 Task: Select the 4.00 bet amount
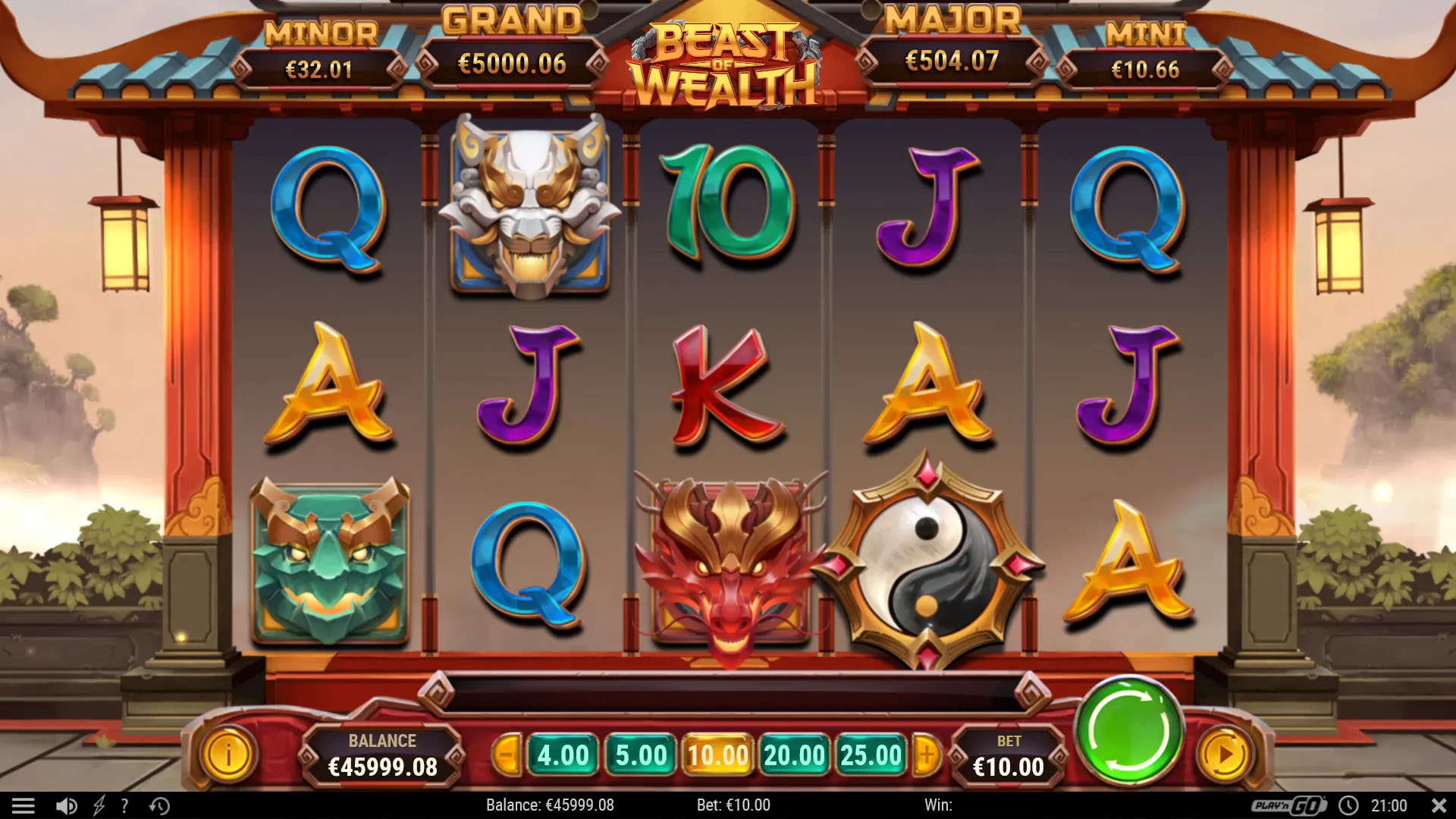tap(563, 755)
